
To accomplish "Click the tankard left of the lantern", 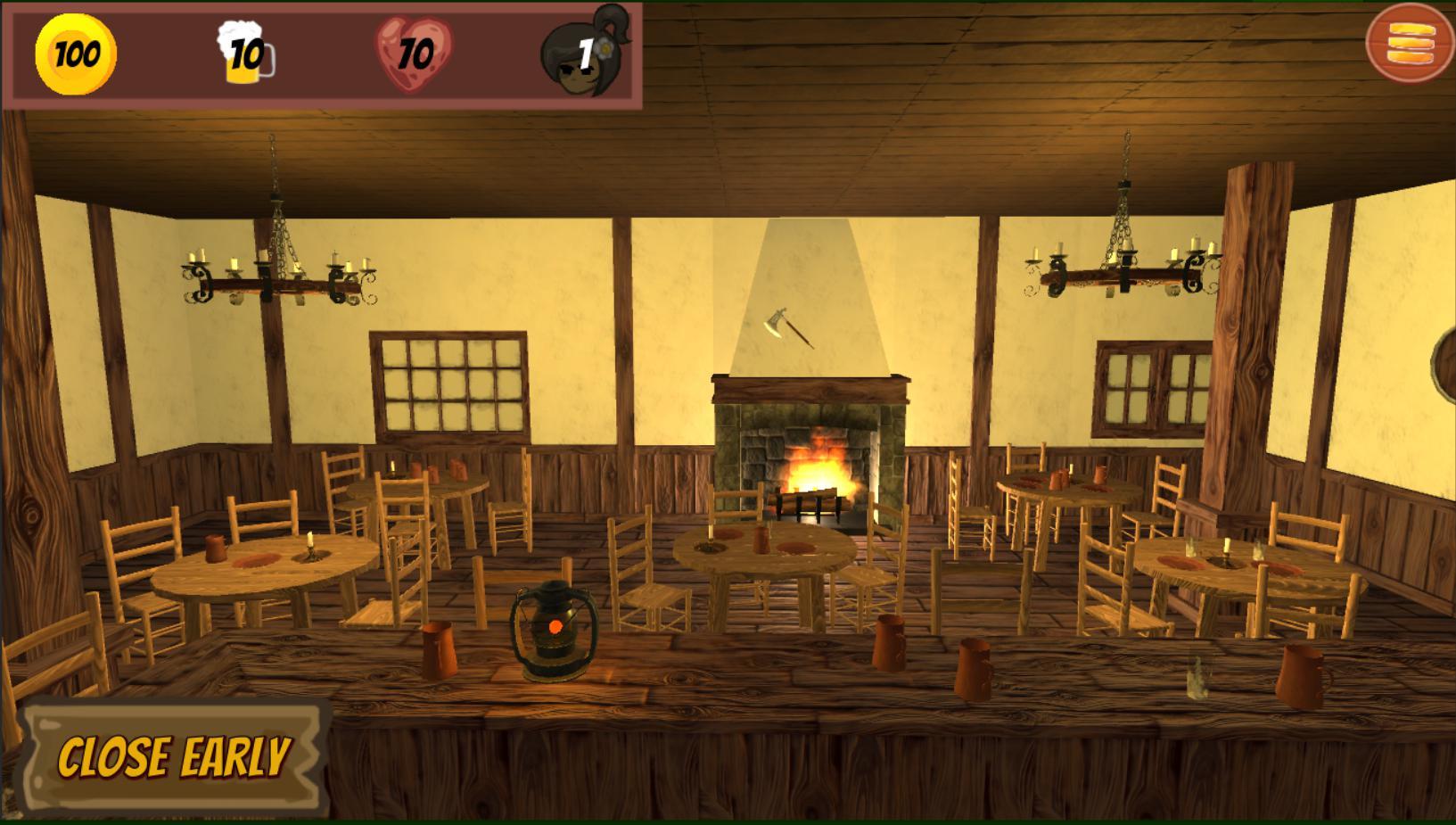I will (x=440, y=651).
